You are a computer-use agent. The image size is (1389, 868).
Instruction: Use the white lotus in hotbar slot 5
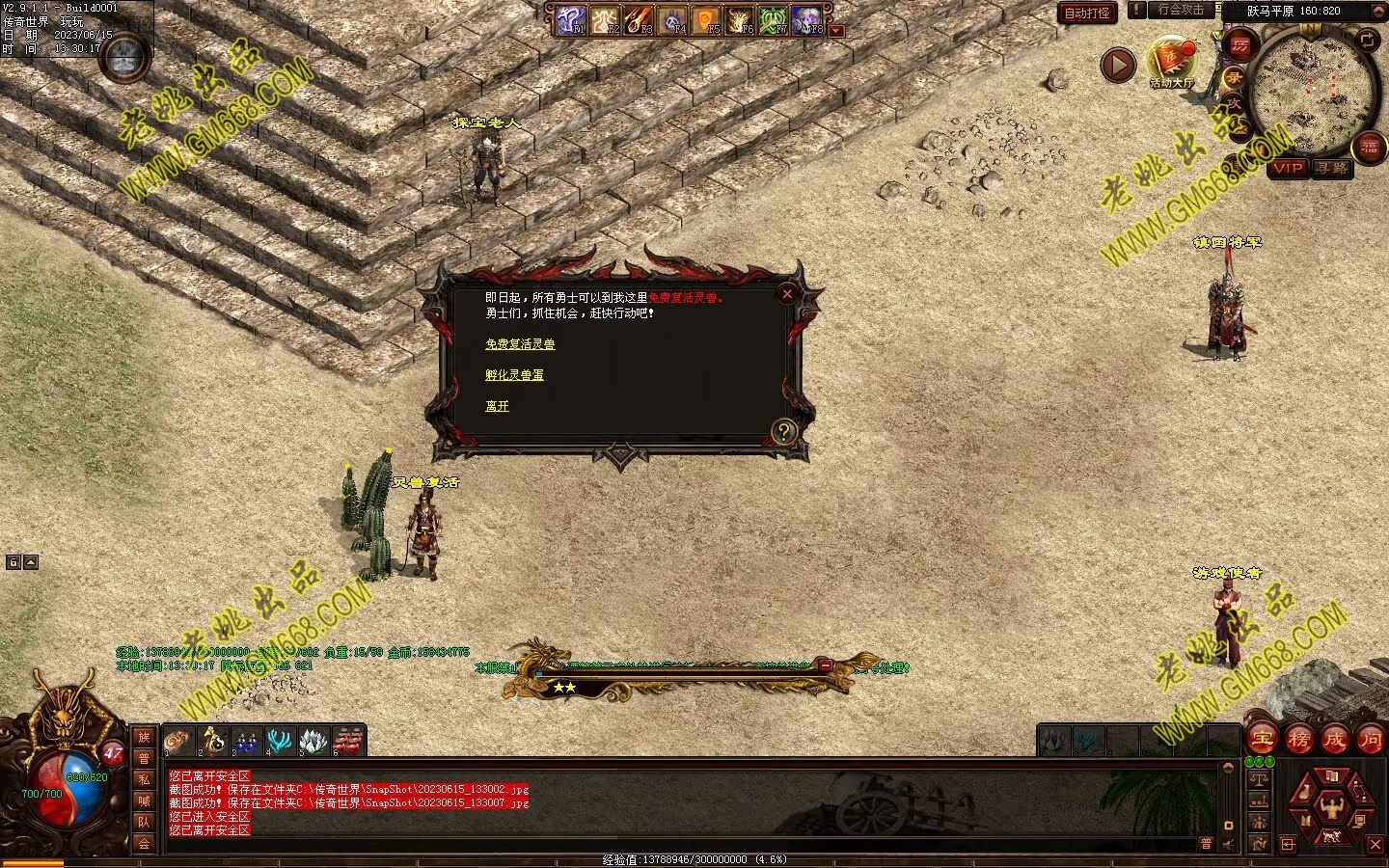[x=313, y=742]
